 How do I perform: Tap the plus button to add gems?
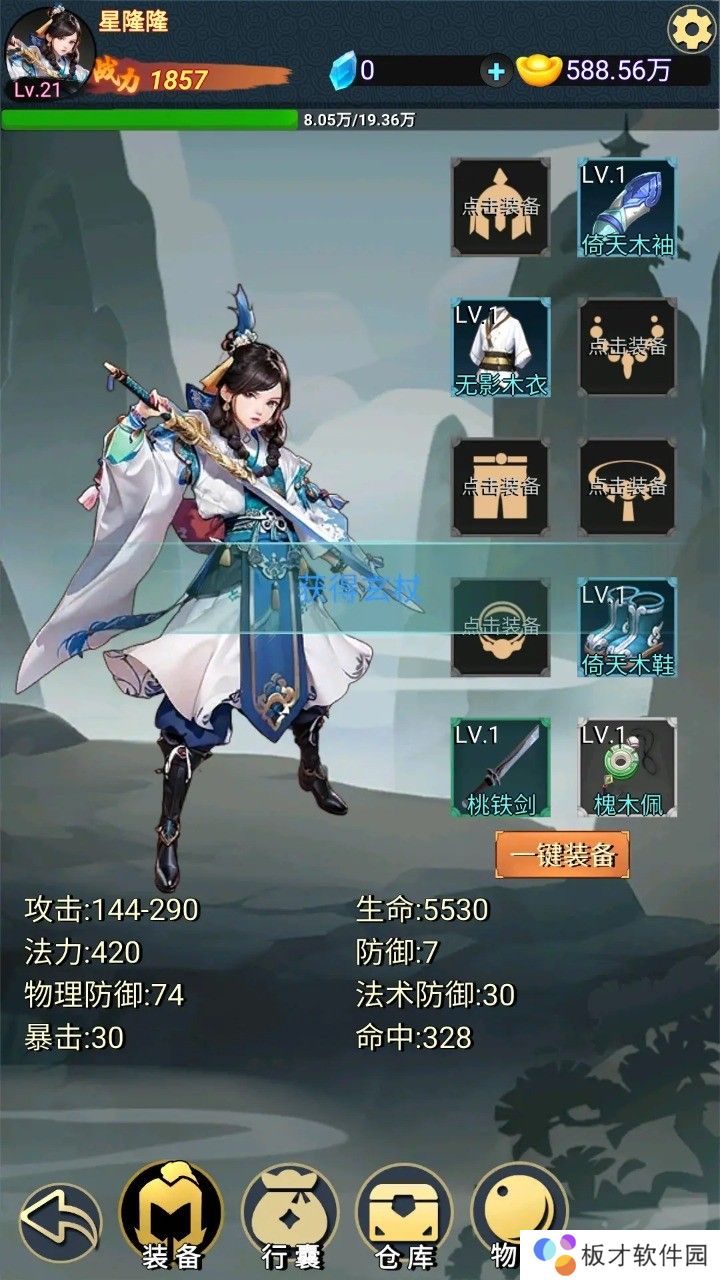495,70
